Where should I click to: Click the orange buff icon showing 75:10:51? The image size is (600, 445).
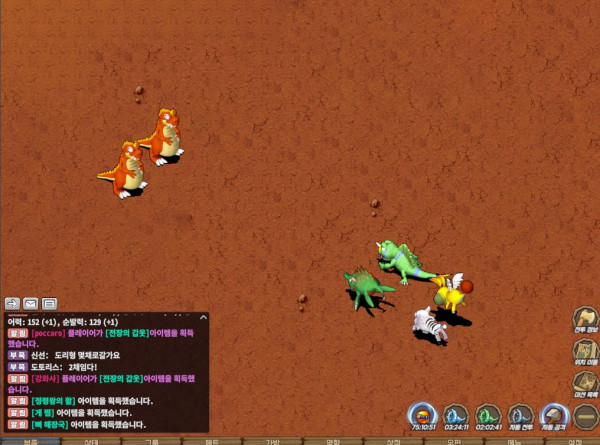[423, 415]
